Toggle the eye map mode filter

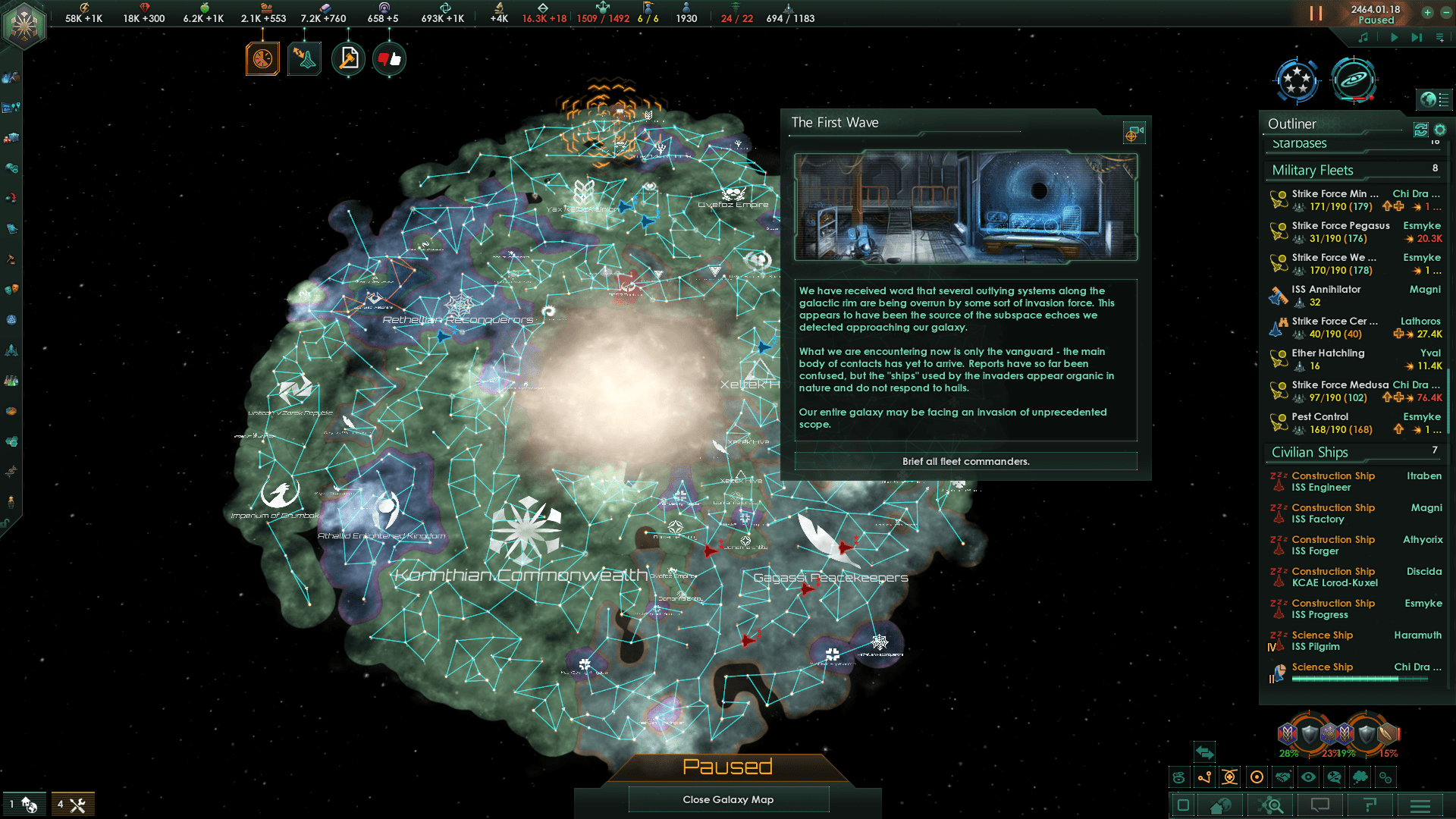pyautogui.click(x=1308, y=777)
